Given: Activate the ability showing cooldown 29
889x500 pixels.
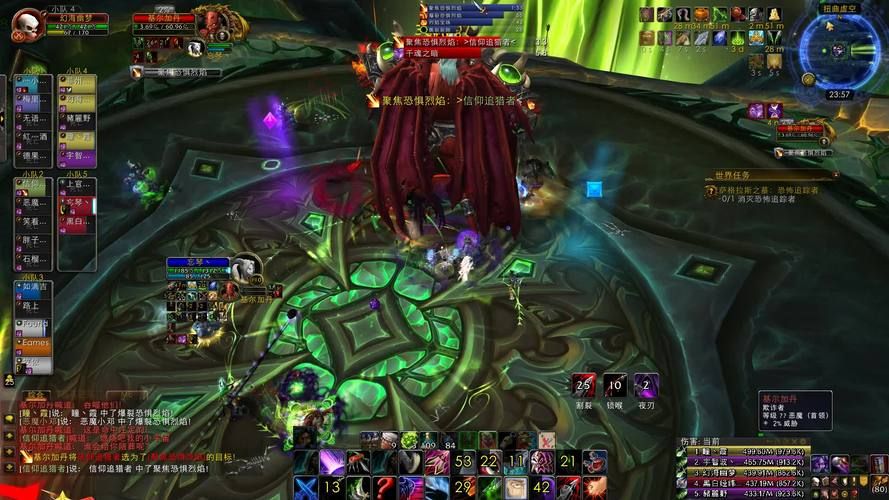Looking at the screenshot, I should 463,487.
